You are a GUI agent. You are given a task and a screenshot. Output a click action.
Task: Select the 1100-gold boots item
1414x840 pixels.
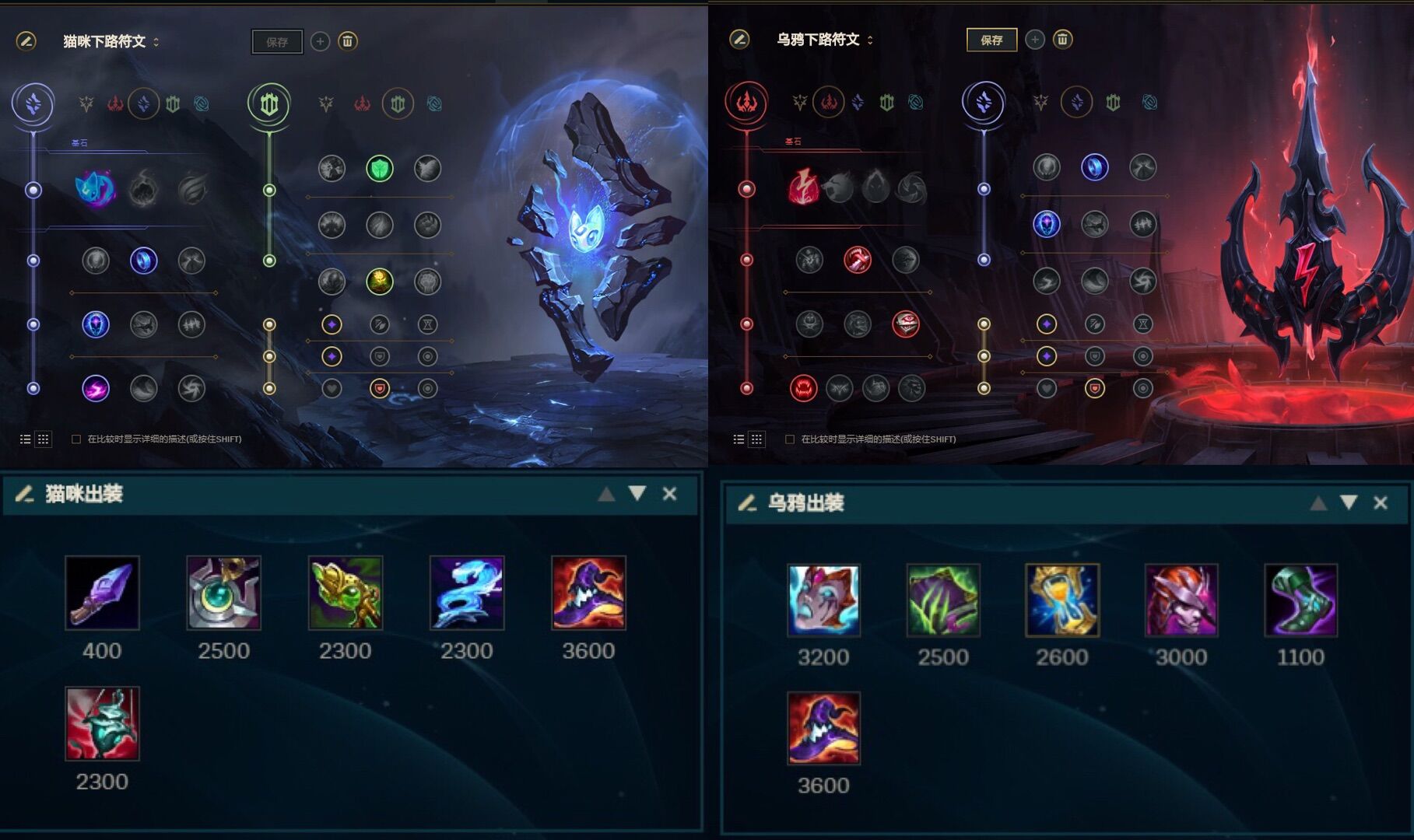pyautogui.click(x=1300, y=600)
